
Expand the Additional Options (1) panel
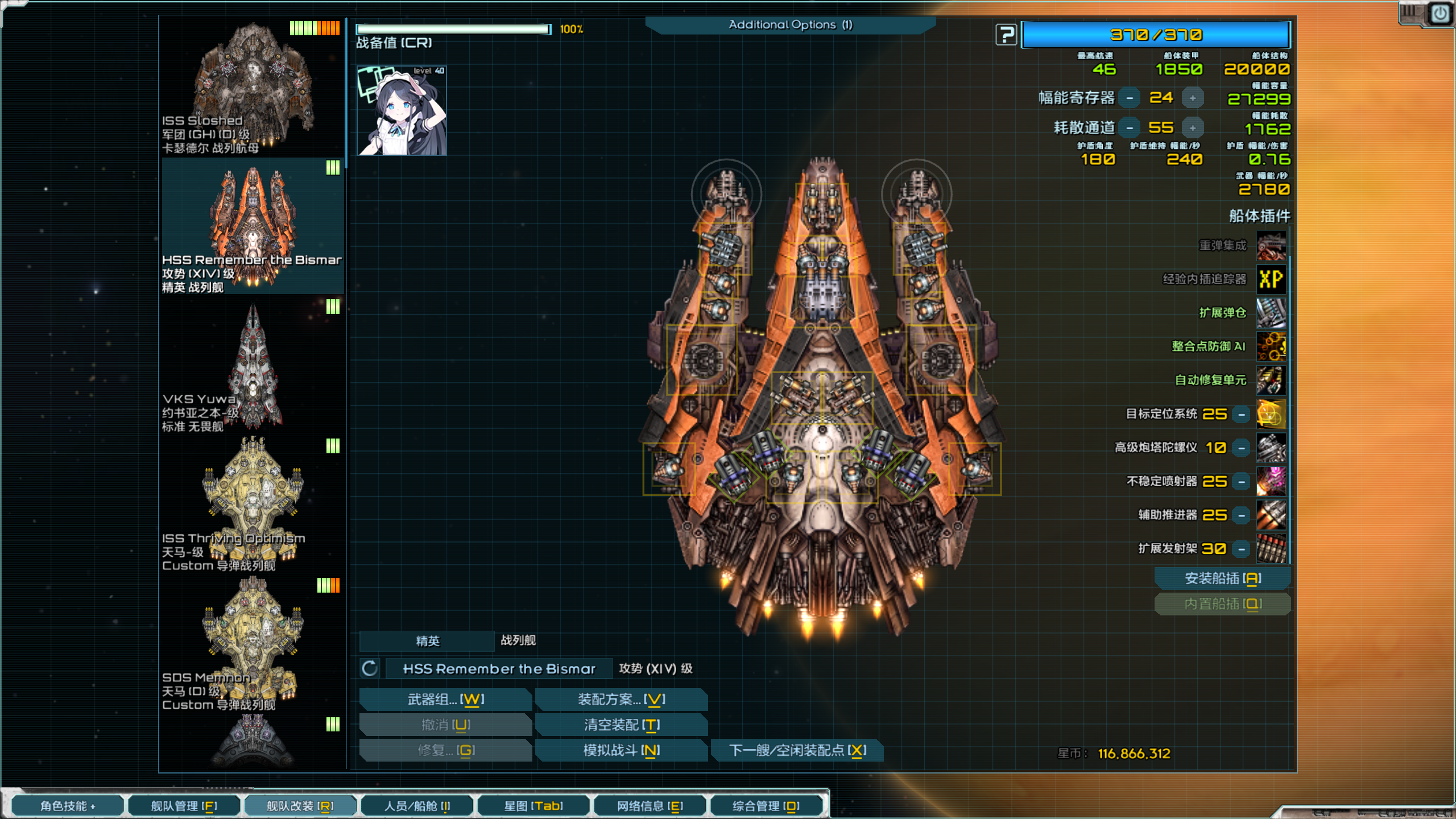pyautogui.click(x=791, y=24)
